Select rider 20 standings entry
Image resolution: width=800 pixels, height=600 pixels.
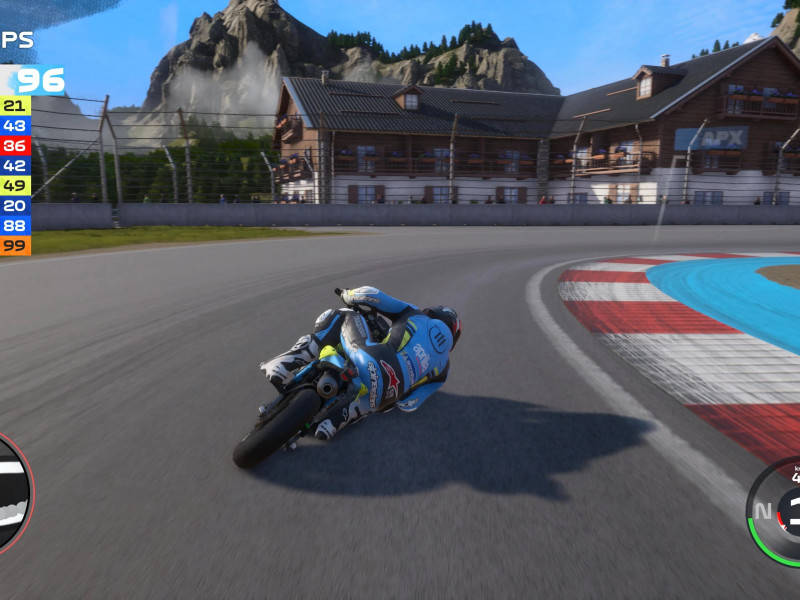click(15, 205)
